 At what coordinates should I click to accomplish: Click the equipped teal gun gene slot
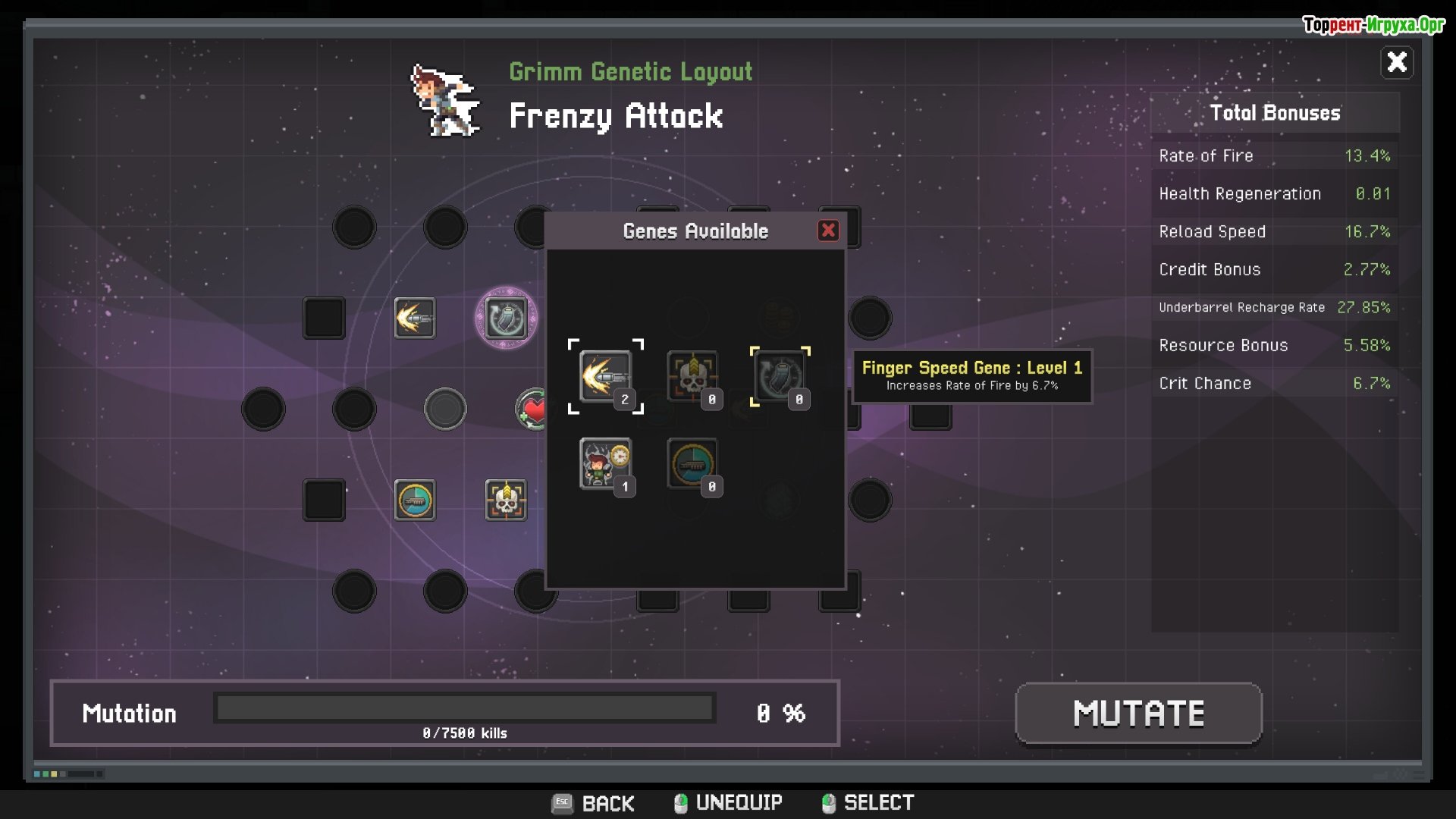[x=415, y=500]
